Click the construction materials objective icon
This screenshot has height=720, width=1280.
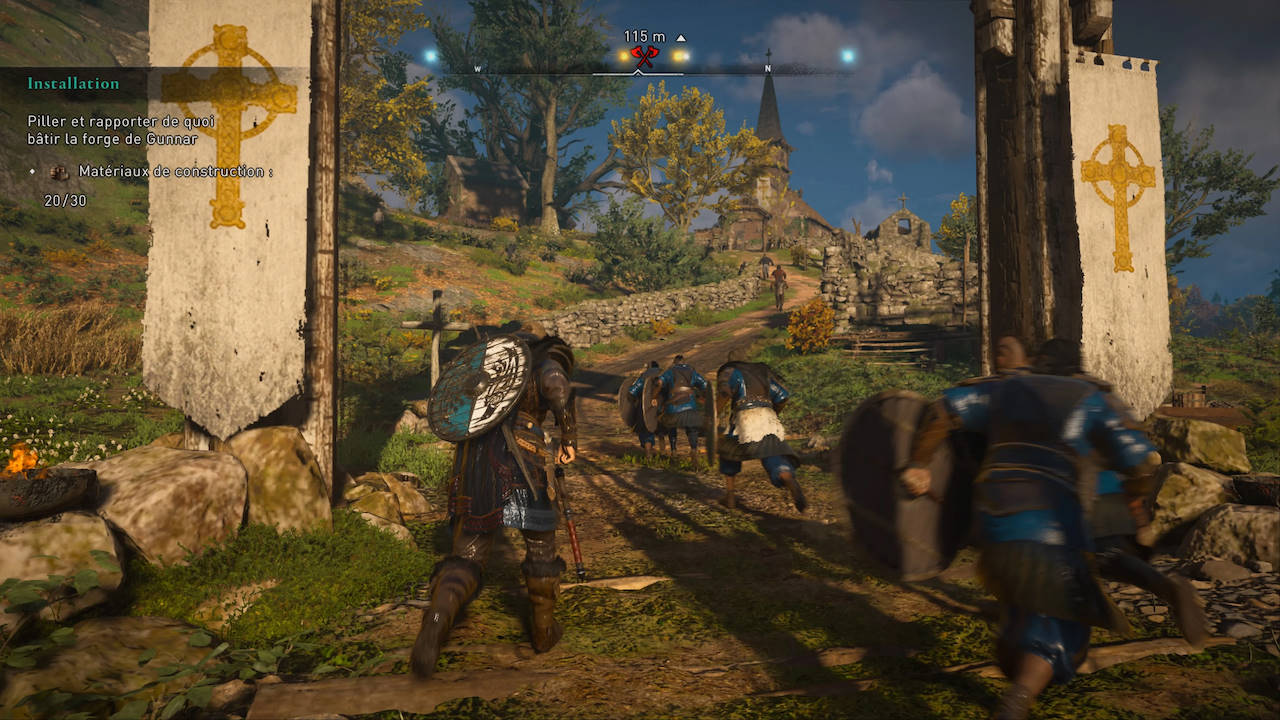pyautogui.click(x=60, y=172)
